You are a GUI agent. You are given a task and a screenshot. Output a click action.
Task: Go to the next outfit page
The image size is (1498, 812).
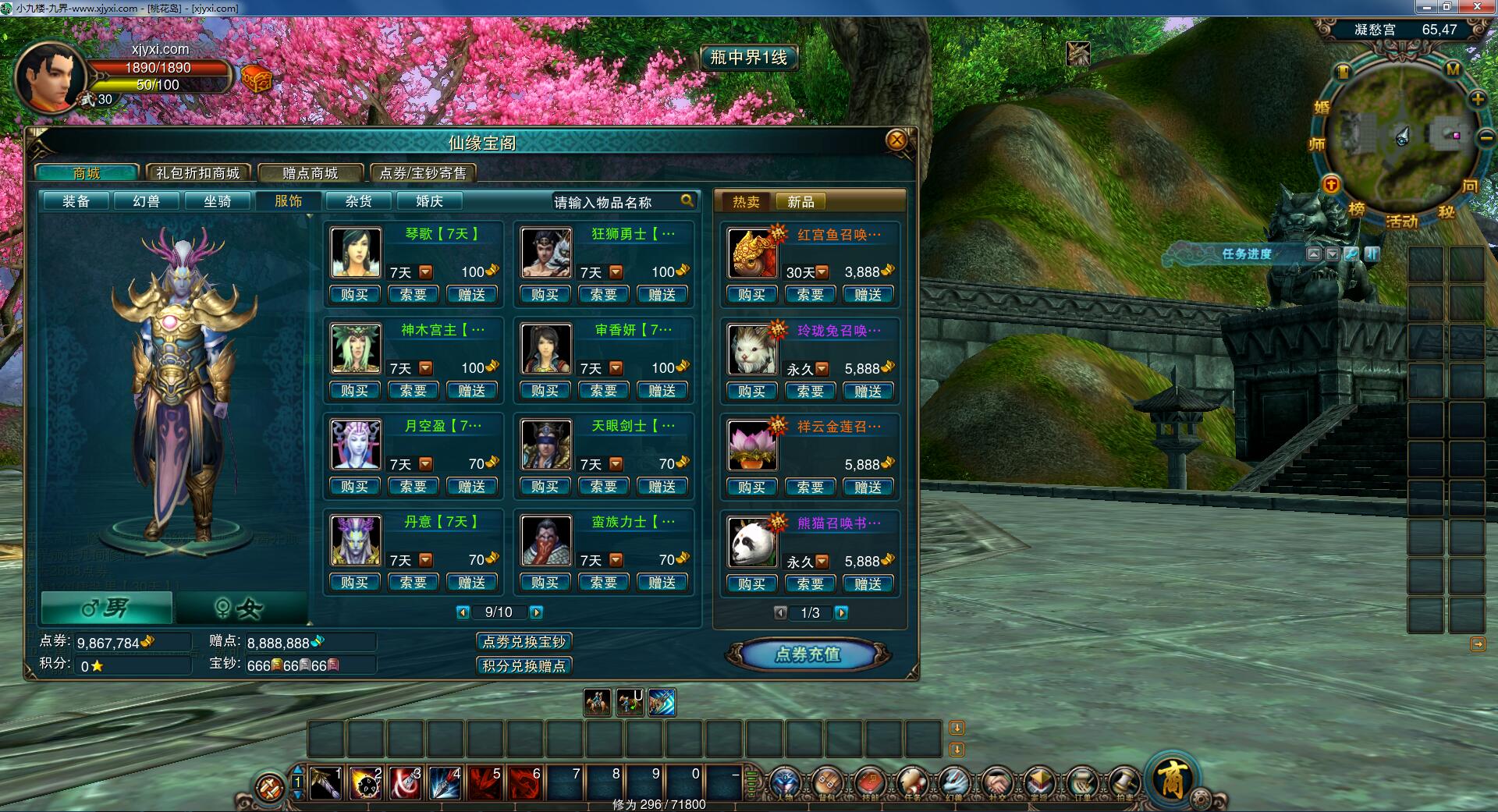point(536,612)
